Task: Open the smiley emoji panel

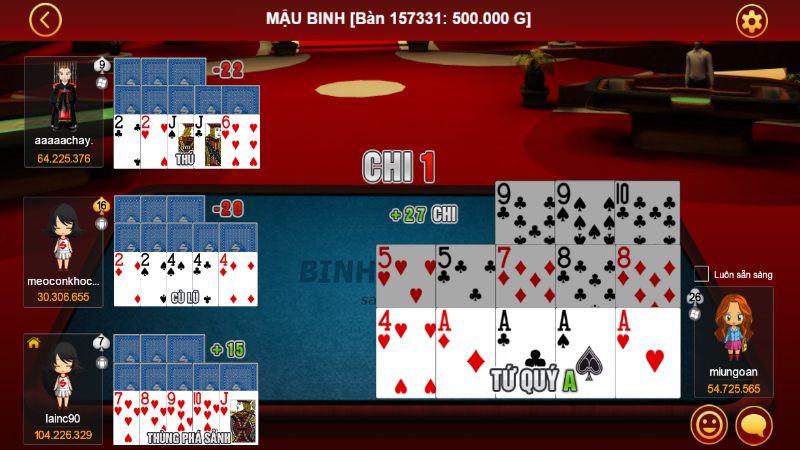Action: [x=708, y=426]
